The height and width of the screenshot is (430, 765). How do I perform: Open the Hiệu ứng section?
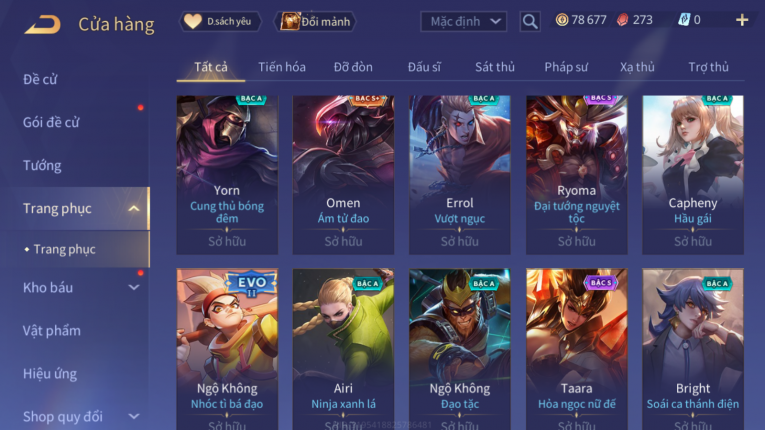coord(50,373)
